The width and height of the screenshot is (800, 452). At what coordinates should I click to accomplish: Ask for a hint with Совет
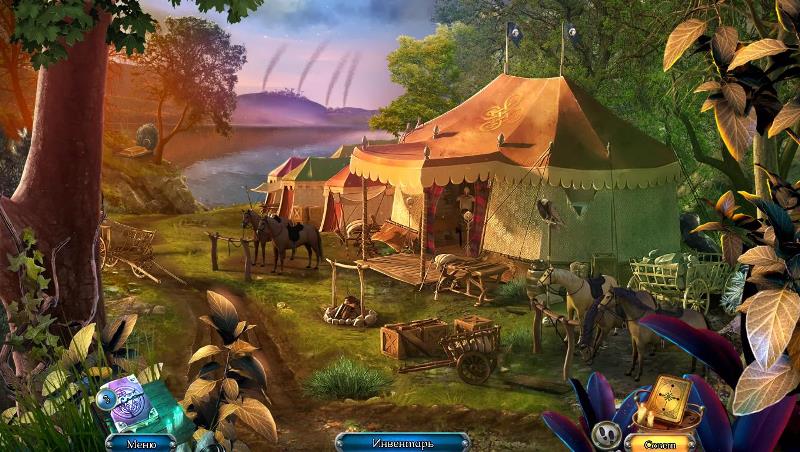659,441
